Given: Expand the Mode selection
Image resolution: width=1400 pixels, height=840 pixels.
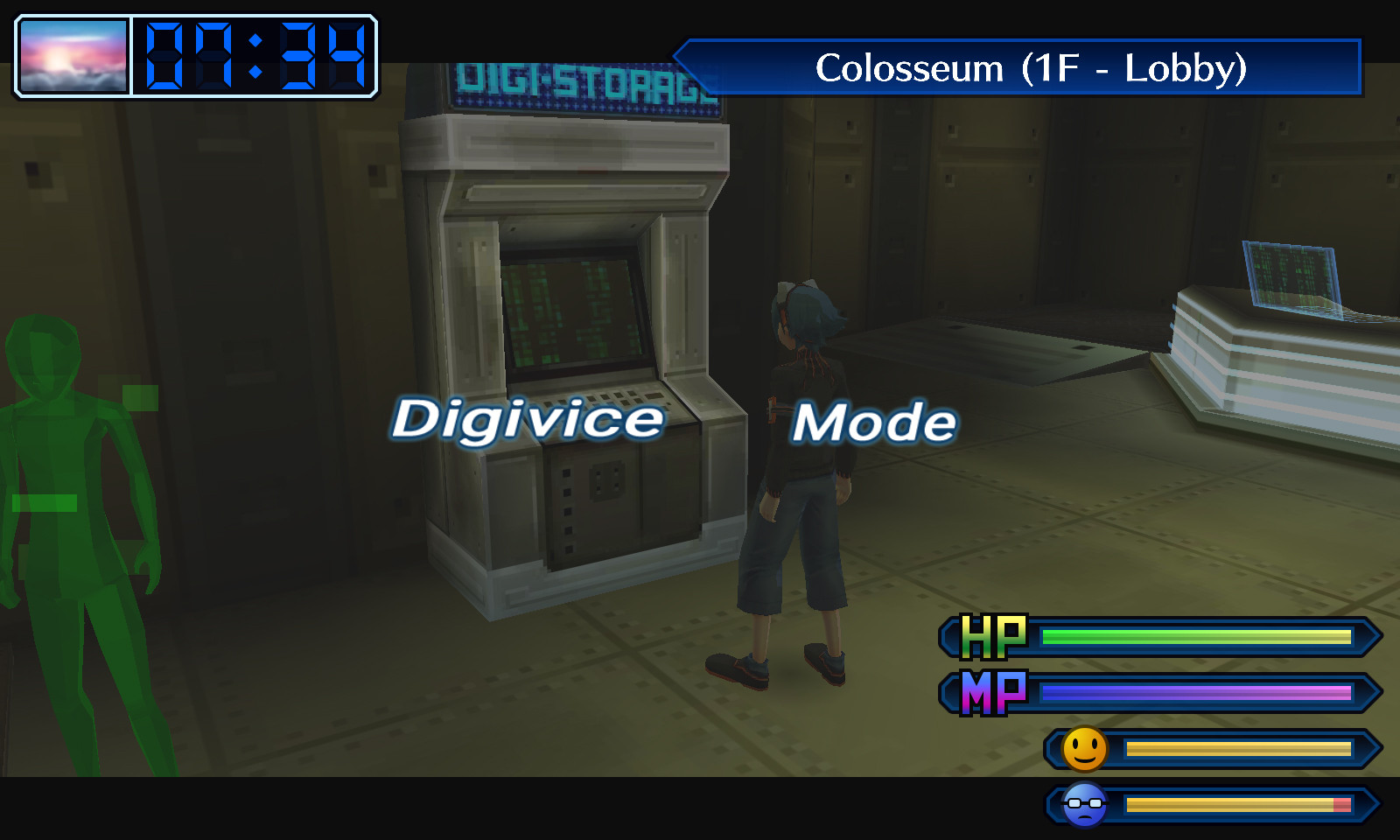Looking at the screenshot, I should click(x=875, y=420).
